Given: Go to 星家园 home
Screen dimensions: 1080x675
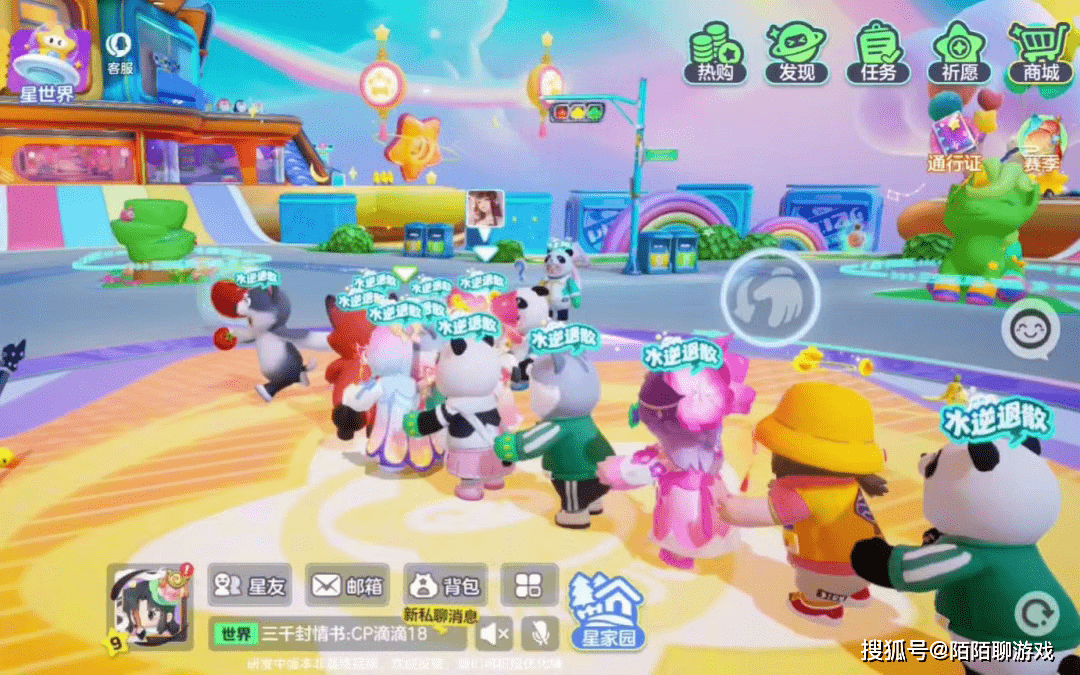Looking at the screenshot, I should click(606, 612).
